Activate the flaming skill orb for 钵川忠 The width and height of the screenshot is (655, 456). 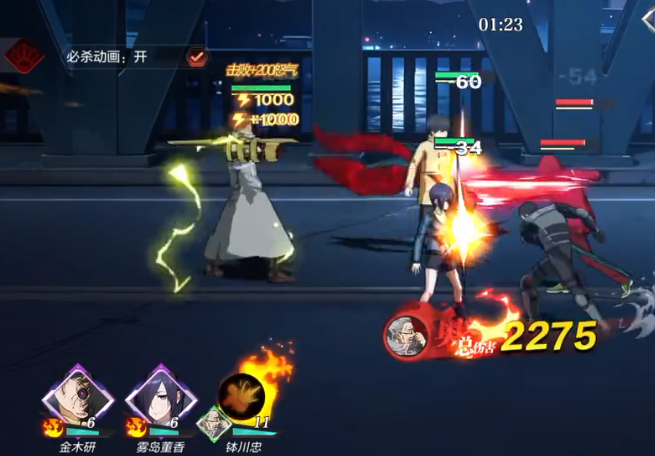[x=242, y=393]
